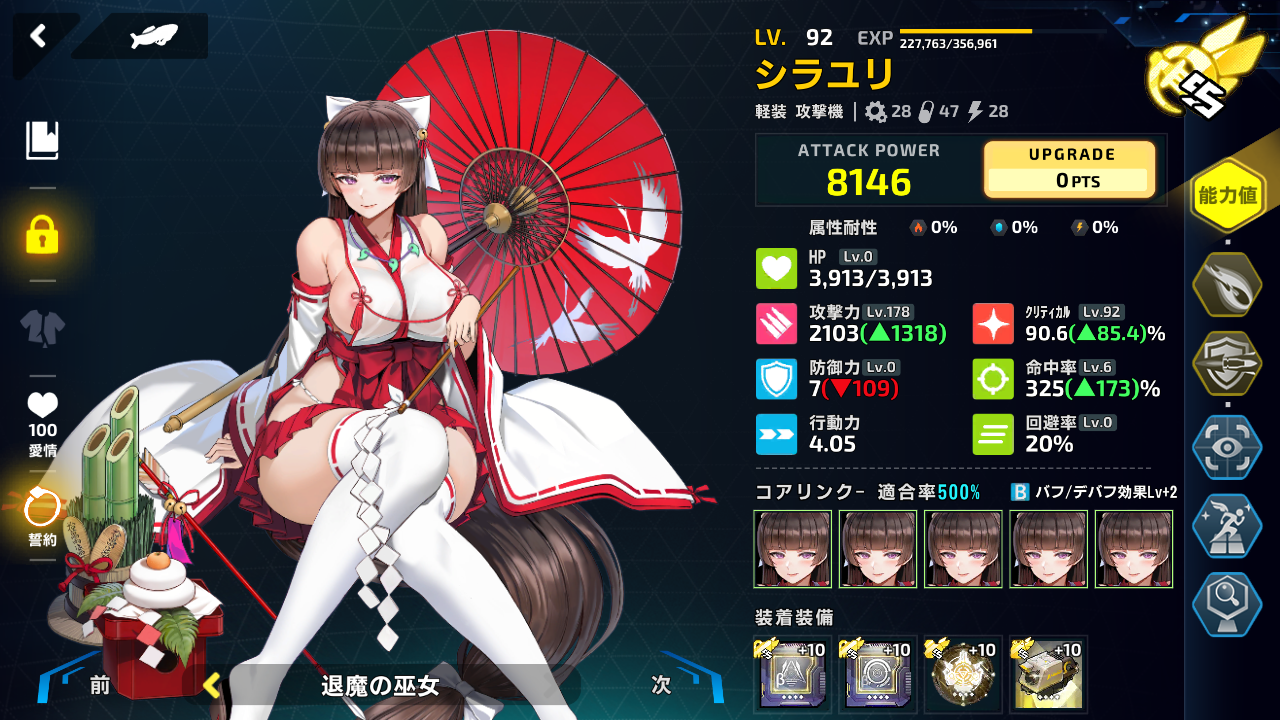Image resolution: width=1280 pixels, height=720 pixels.
Task: Switch to the blue eye tab
Action: coord(1227,447)
